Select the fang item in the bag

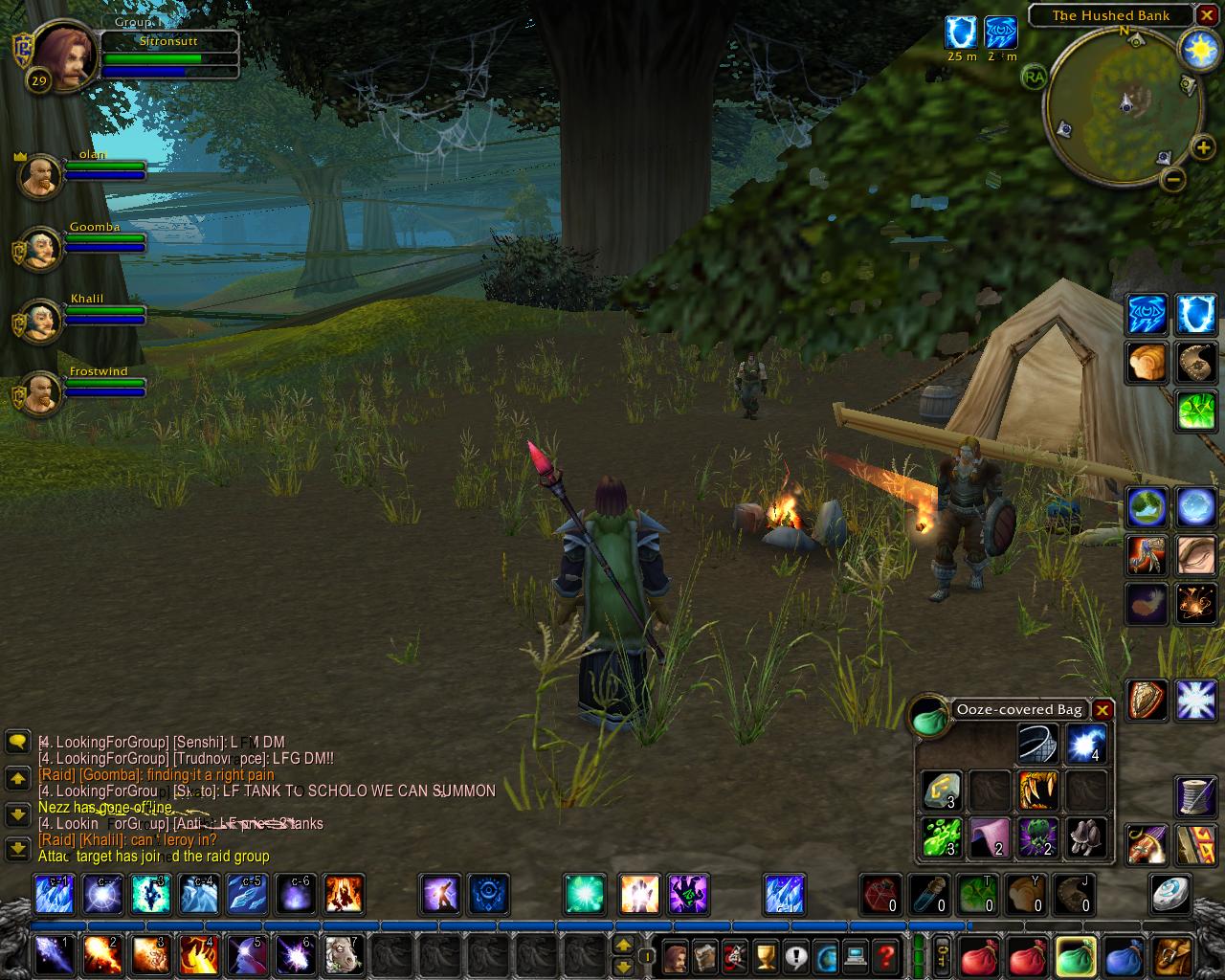tap(1037, 791)
